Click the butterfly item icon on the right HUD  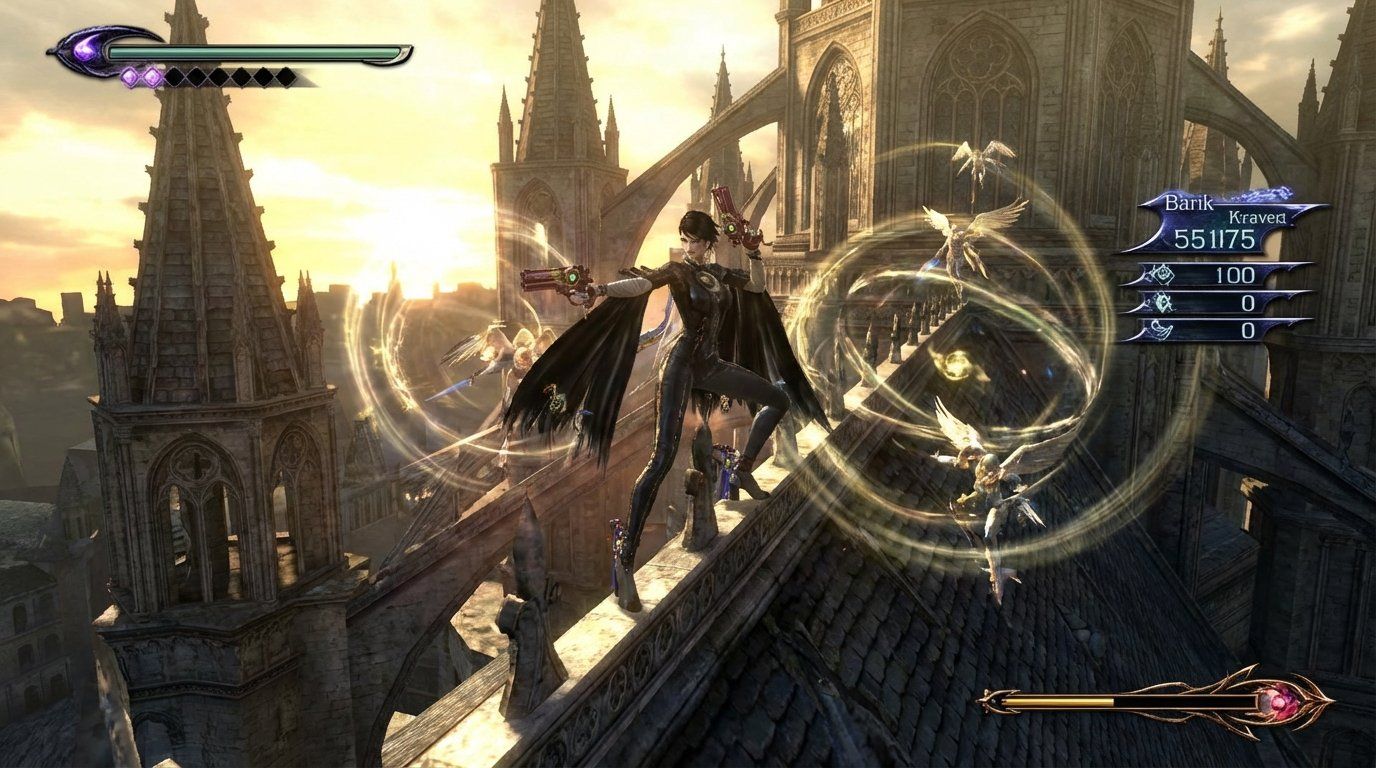[x=1161, y=303]
